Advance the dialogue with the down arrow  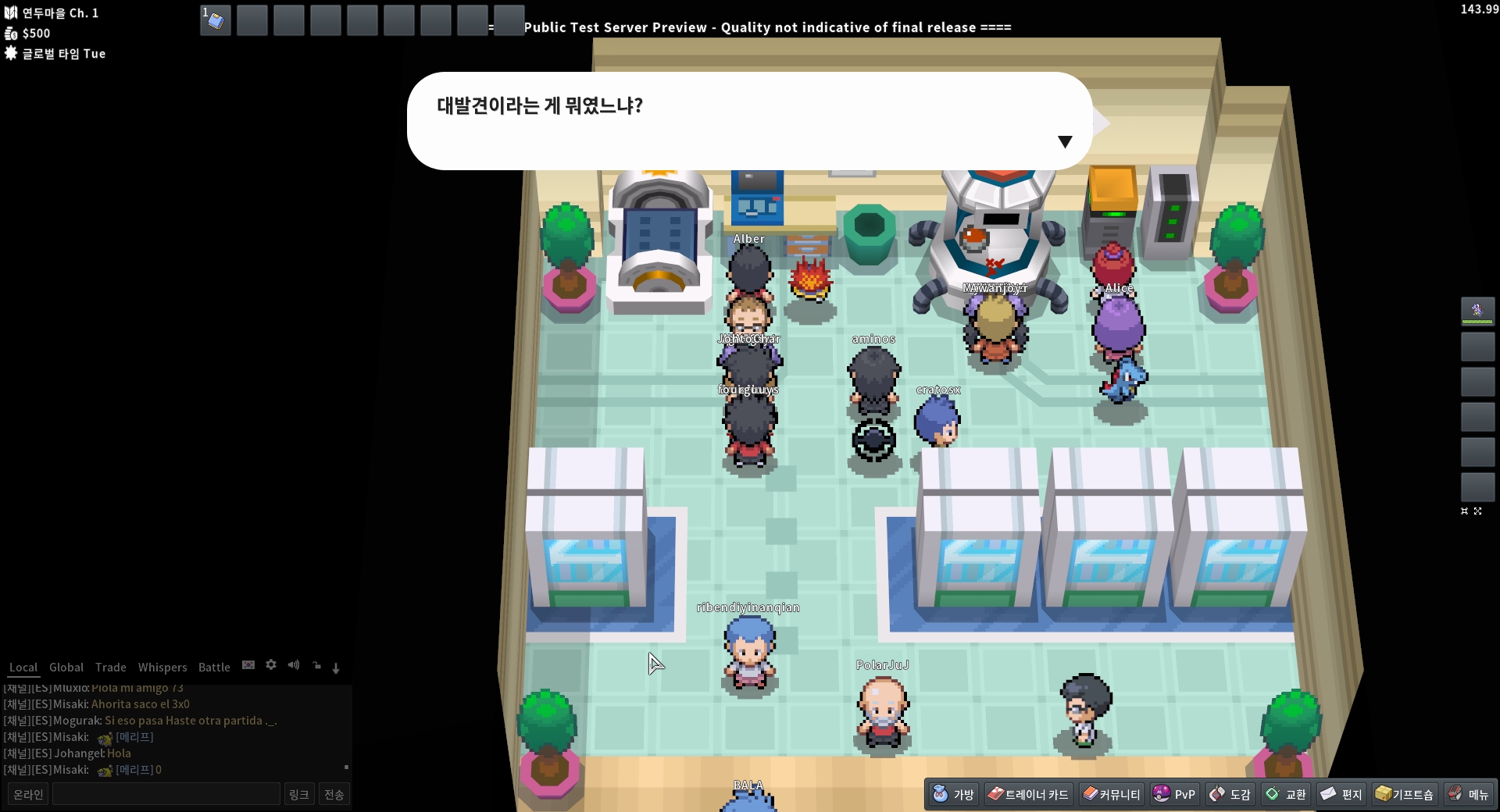[x=1065, y=141]
